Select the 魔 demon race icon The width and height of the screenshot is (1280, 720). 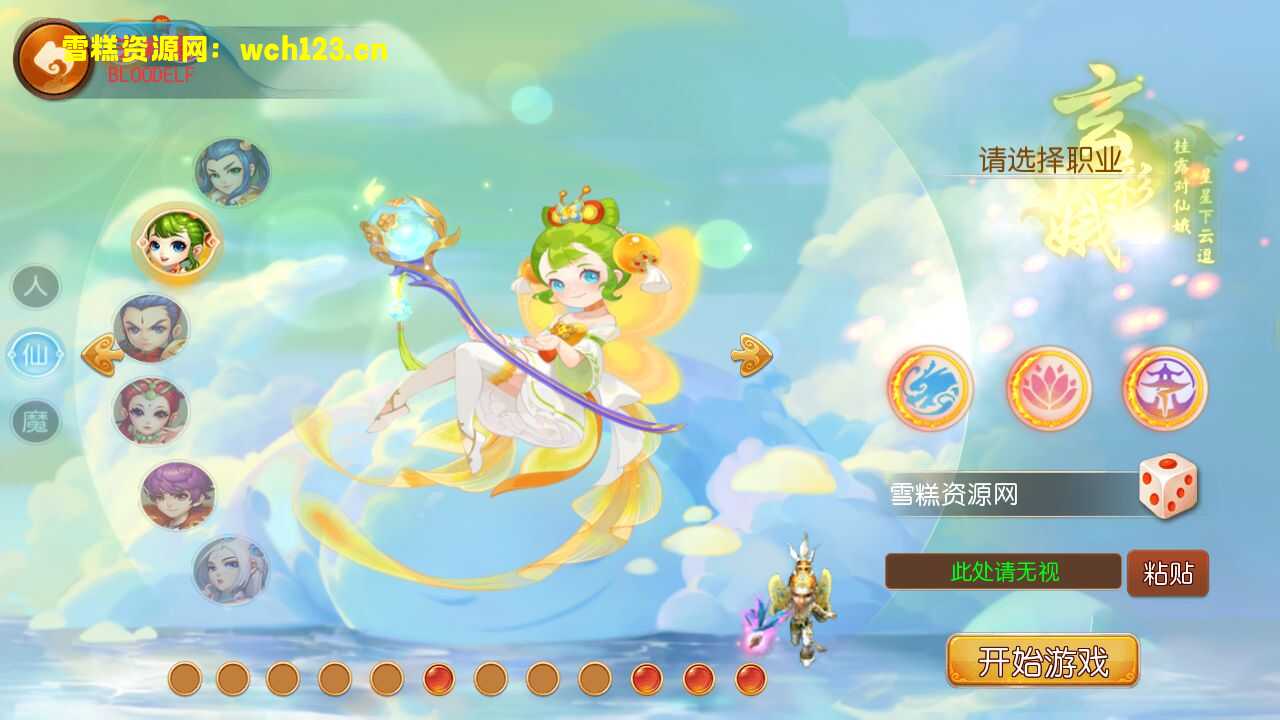(36, 422)
